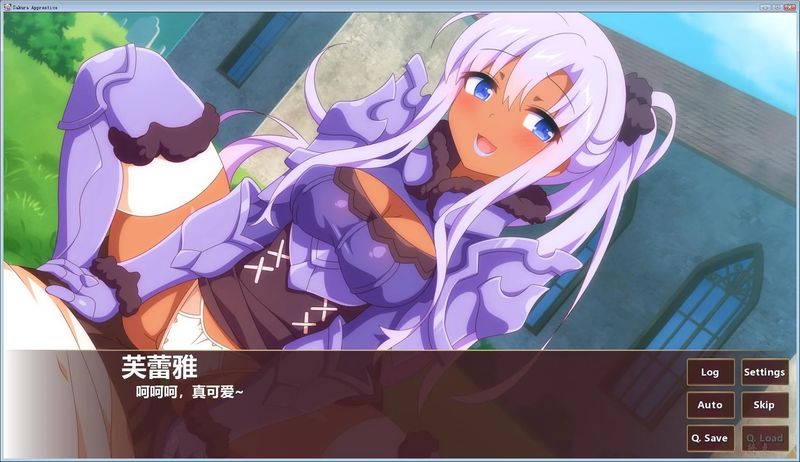Skip through the dialogue
The width and height of the screenshot is (800, 462).
pos(764,405)
